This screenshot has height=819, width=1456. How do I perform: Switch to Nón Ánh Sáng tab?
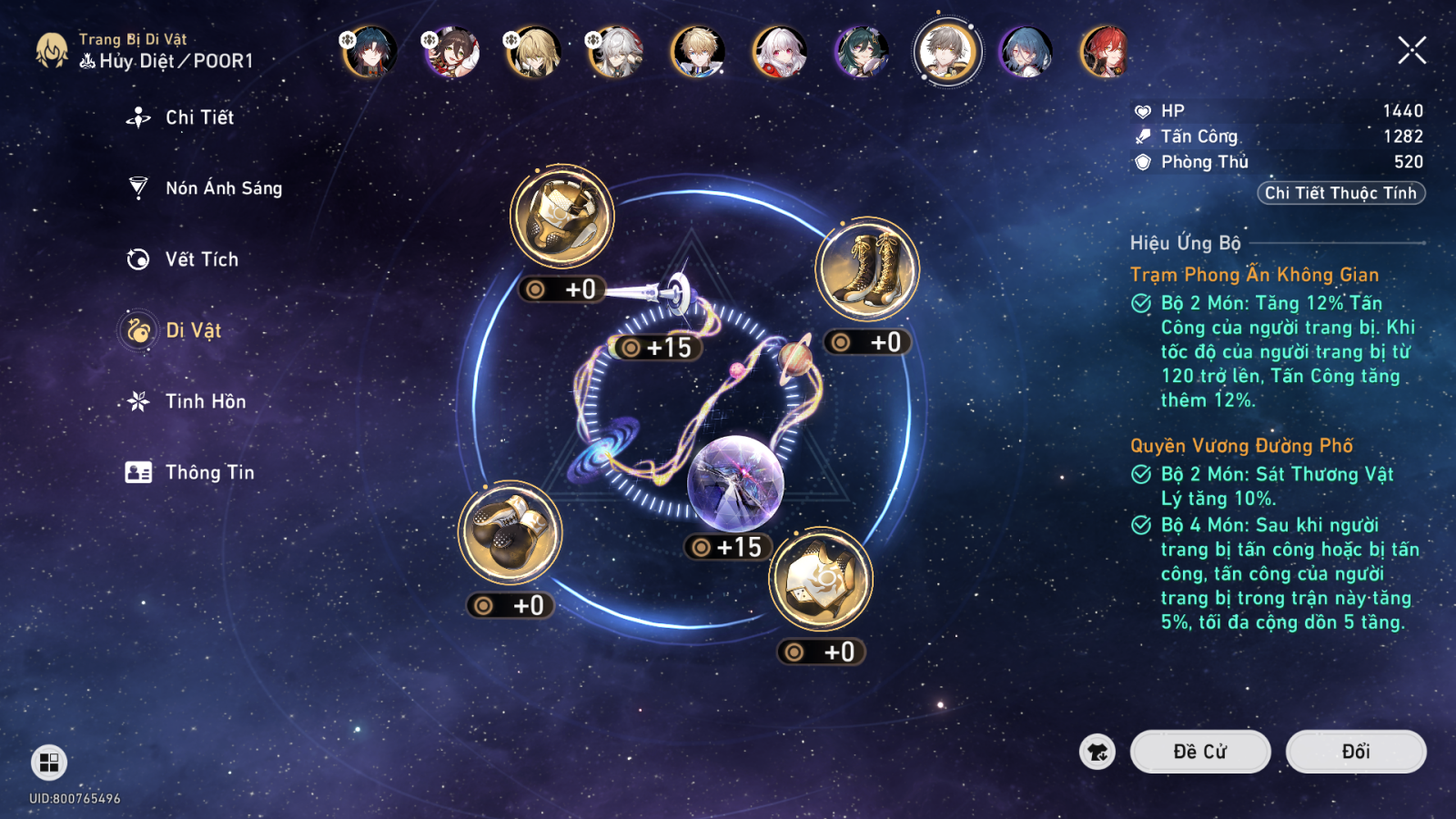tap(223, 188)
